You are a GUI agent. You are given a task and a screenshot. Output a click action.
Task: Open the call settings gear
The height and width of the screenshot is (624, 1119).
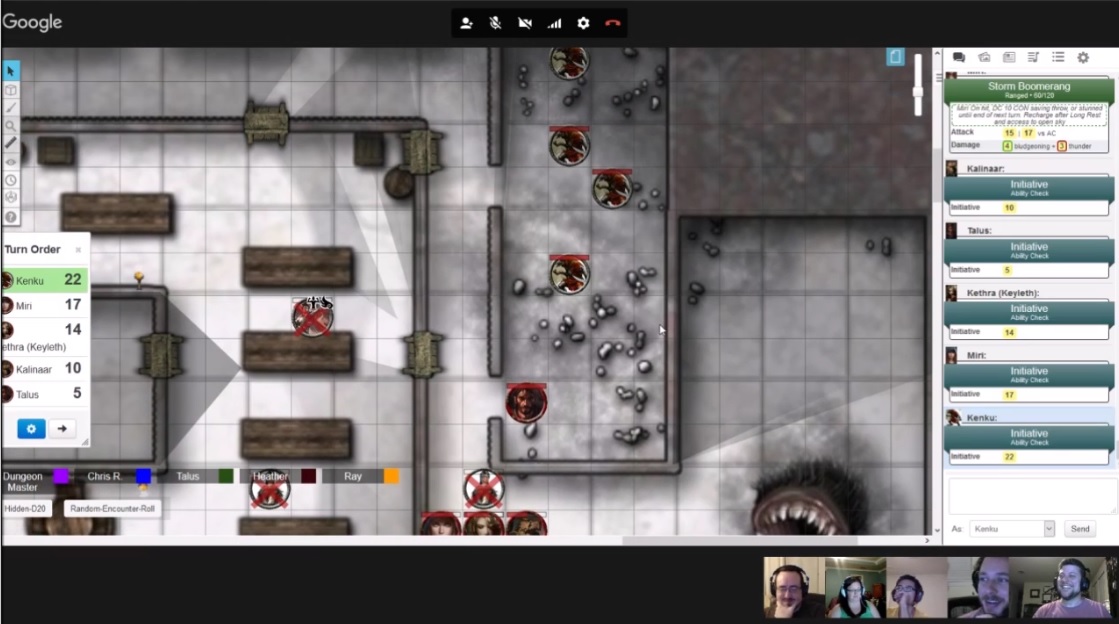584,23
